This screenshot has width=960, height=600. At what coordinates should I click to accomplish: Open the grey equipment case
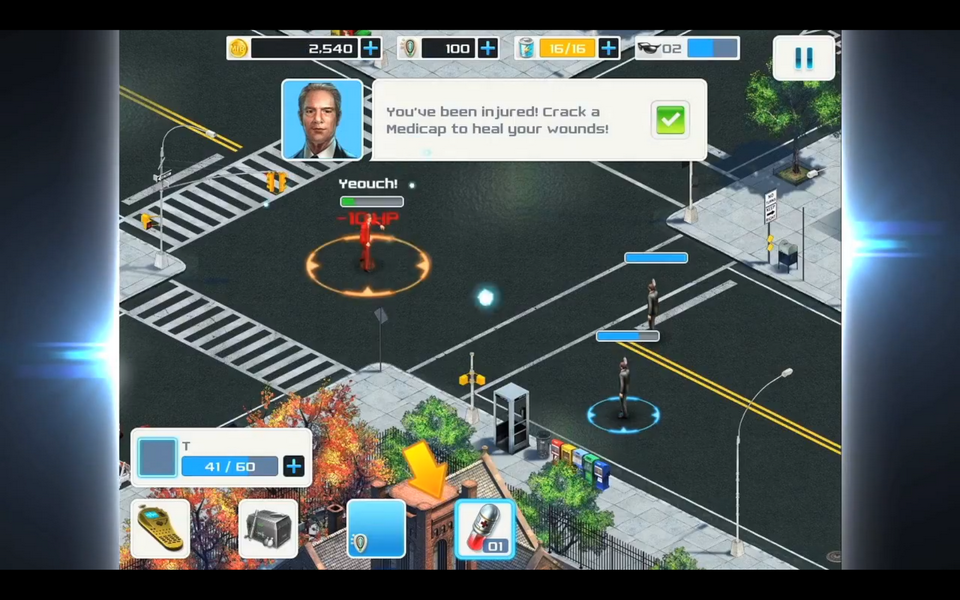(268, 528)
